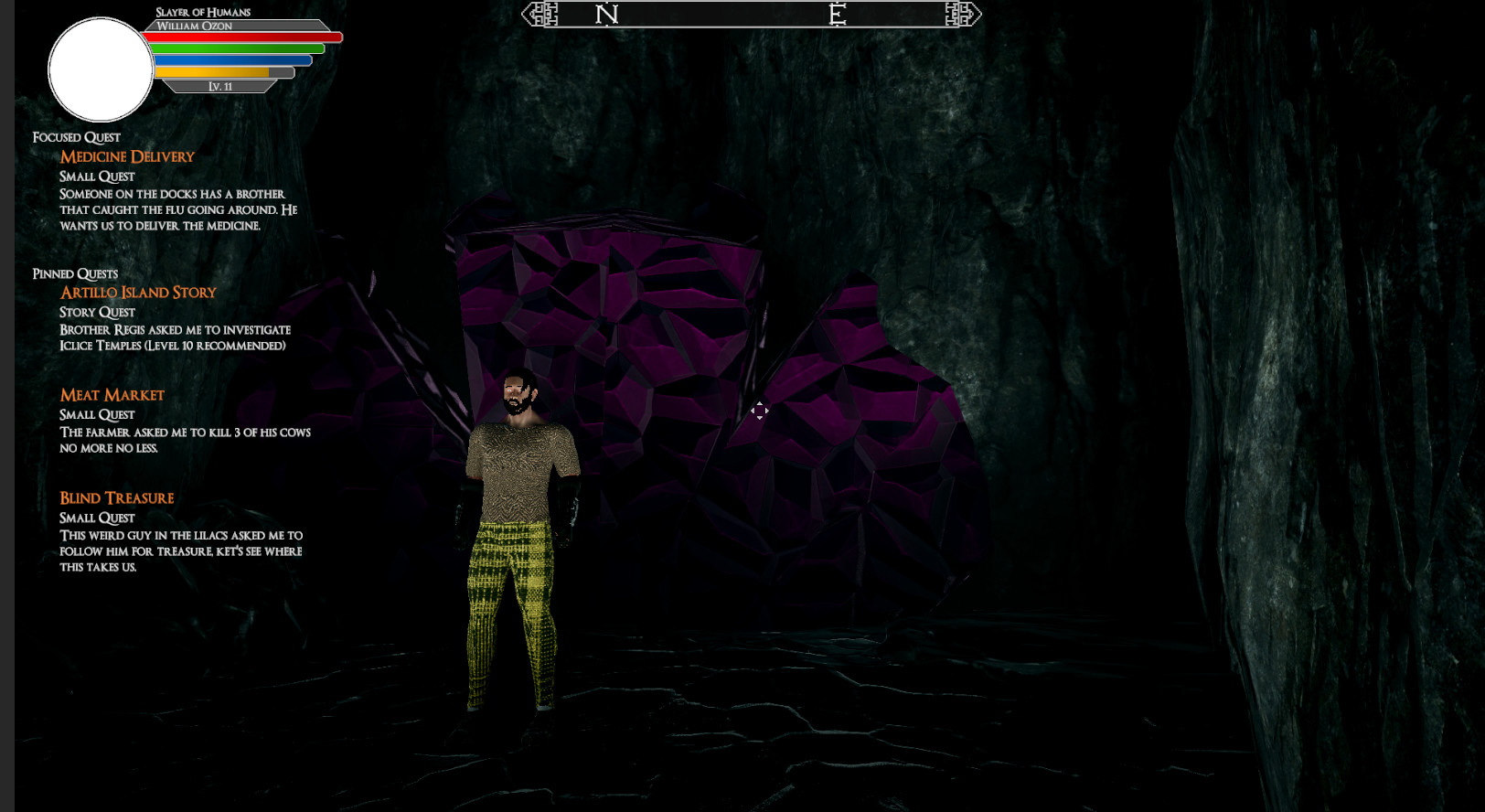Toggle focus on the Blind Treasure quest

point(116,497)
